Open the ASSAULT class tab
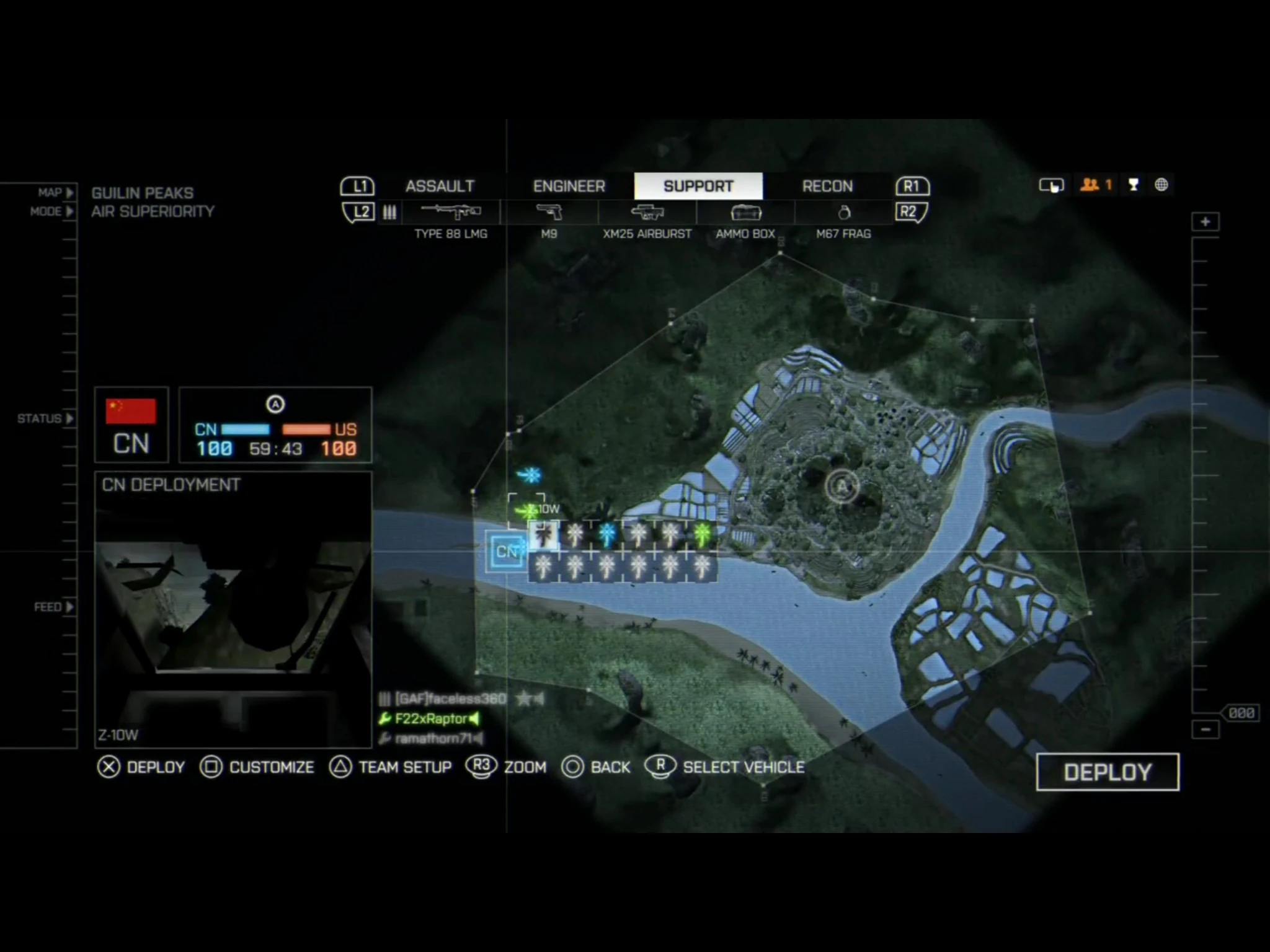The image size is (1270, 952). point(440,186)
